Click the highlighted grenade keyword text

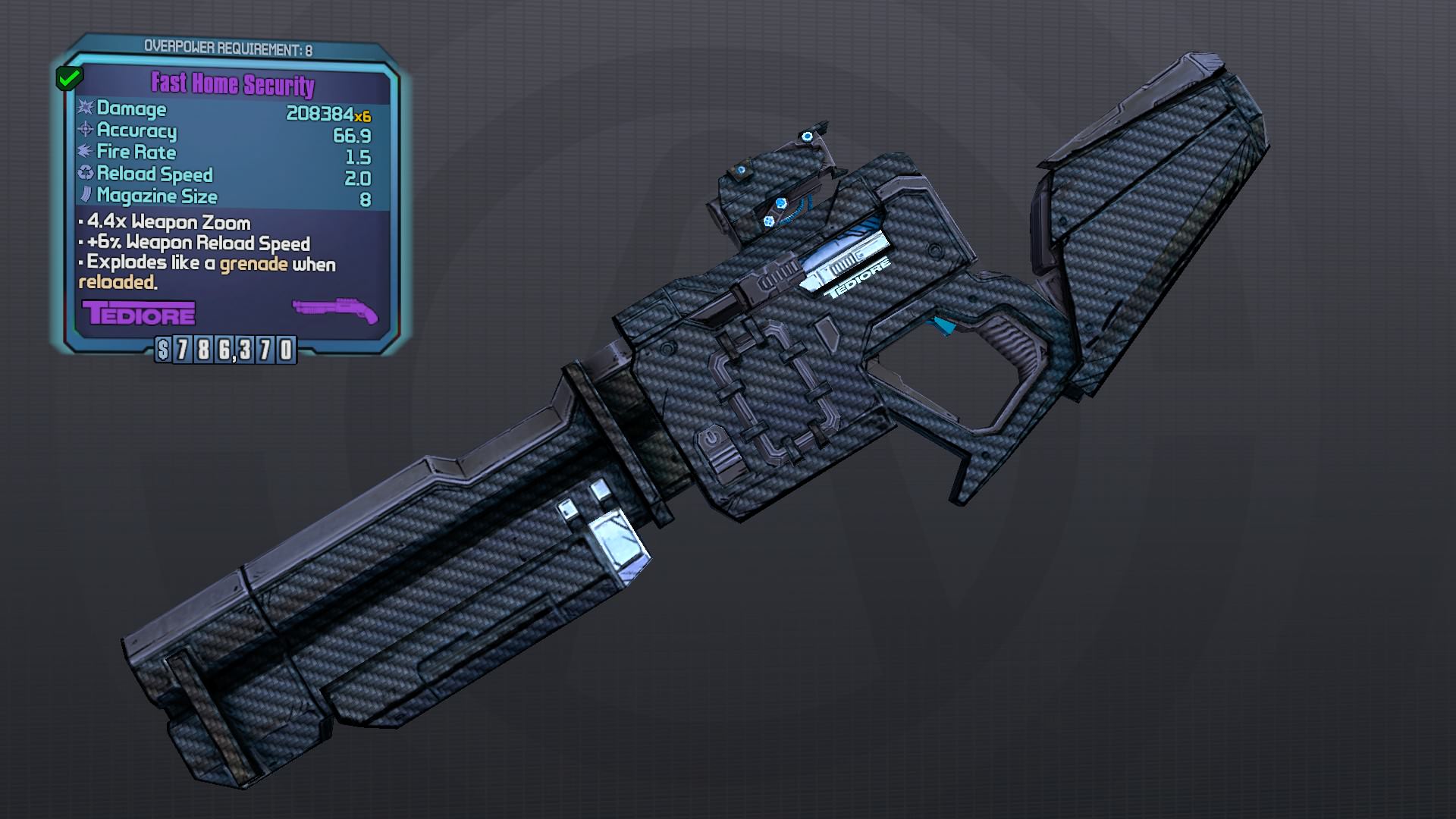[x=253, y=265]
